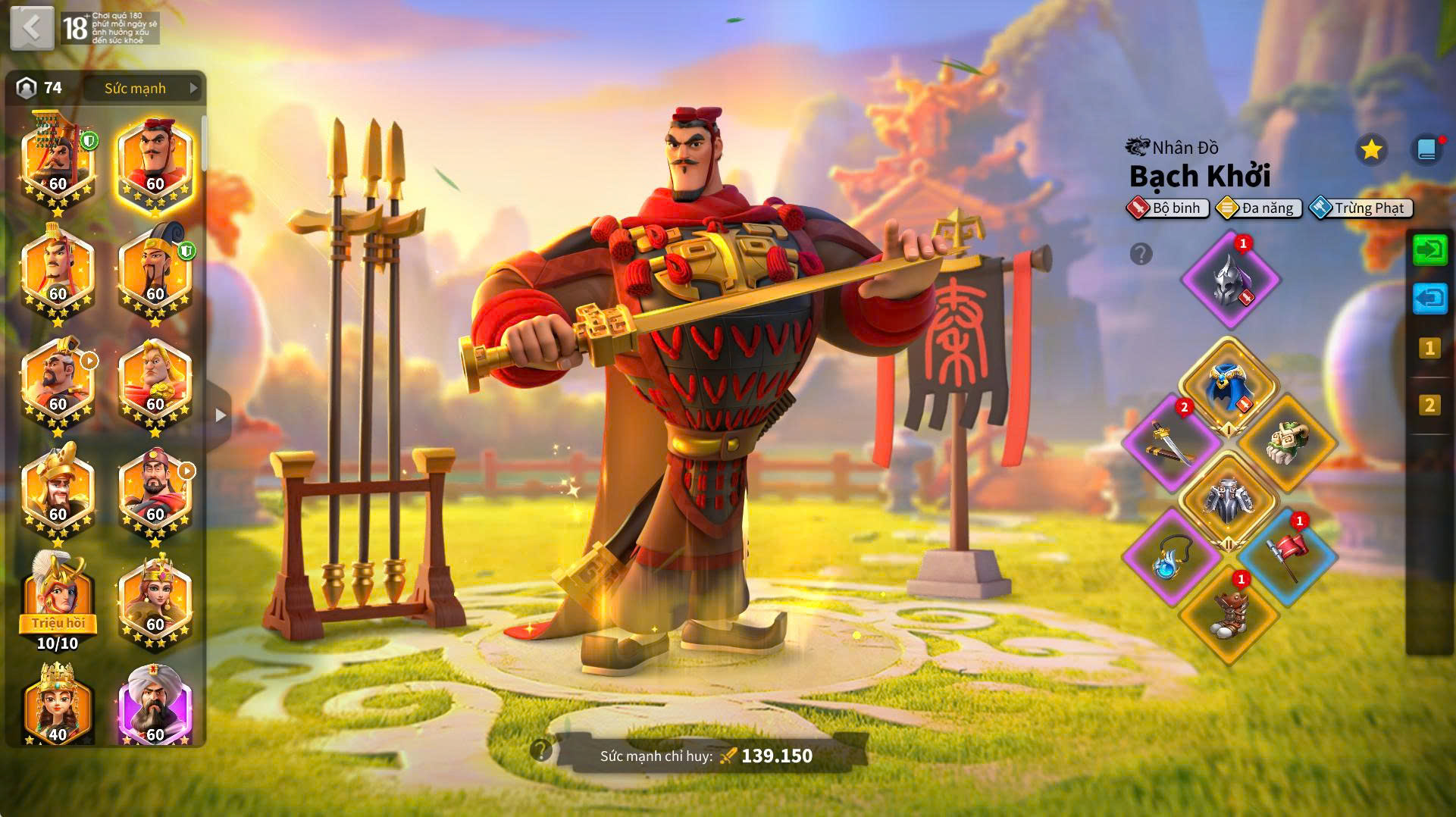Choose the level 40 queen commander
1456x817 pixels.
tap(58, 703)
